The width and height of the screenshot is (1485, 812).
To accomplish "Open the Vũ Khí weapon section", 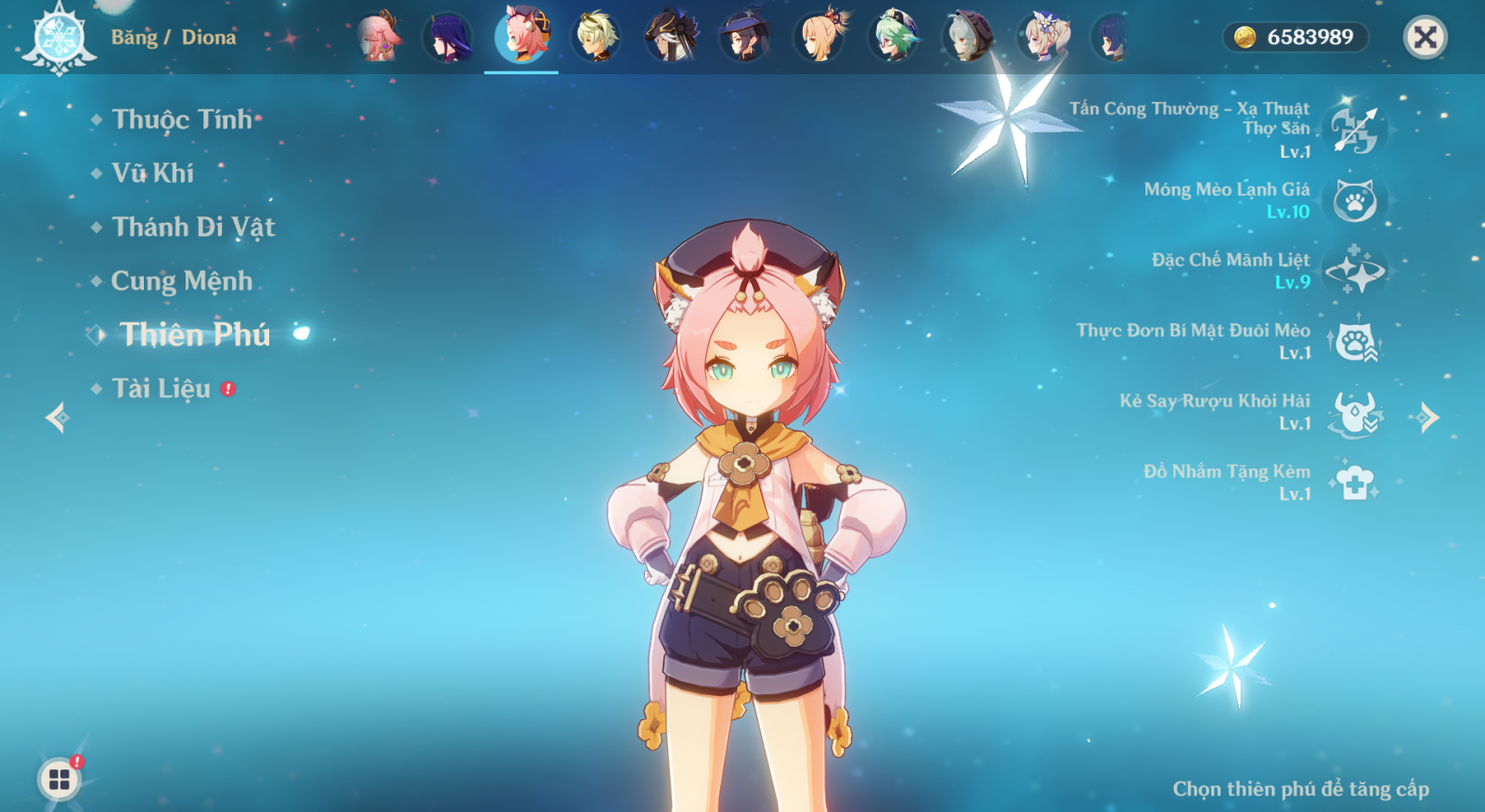I will pos(153,174).
